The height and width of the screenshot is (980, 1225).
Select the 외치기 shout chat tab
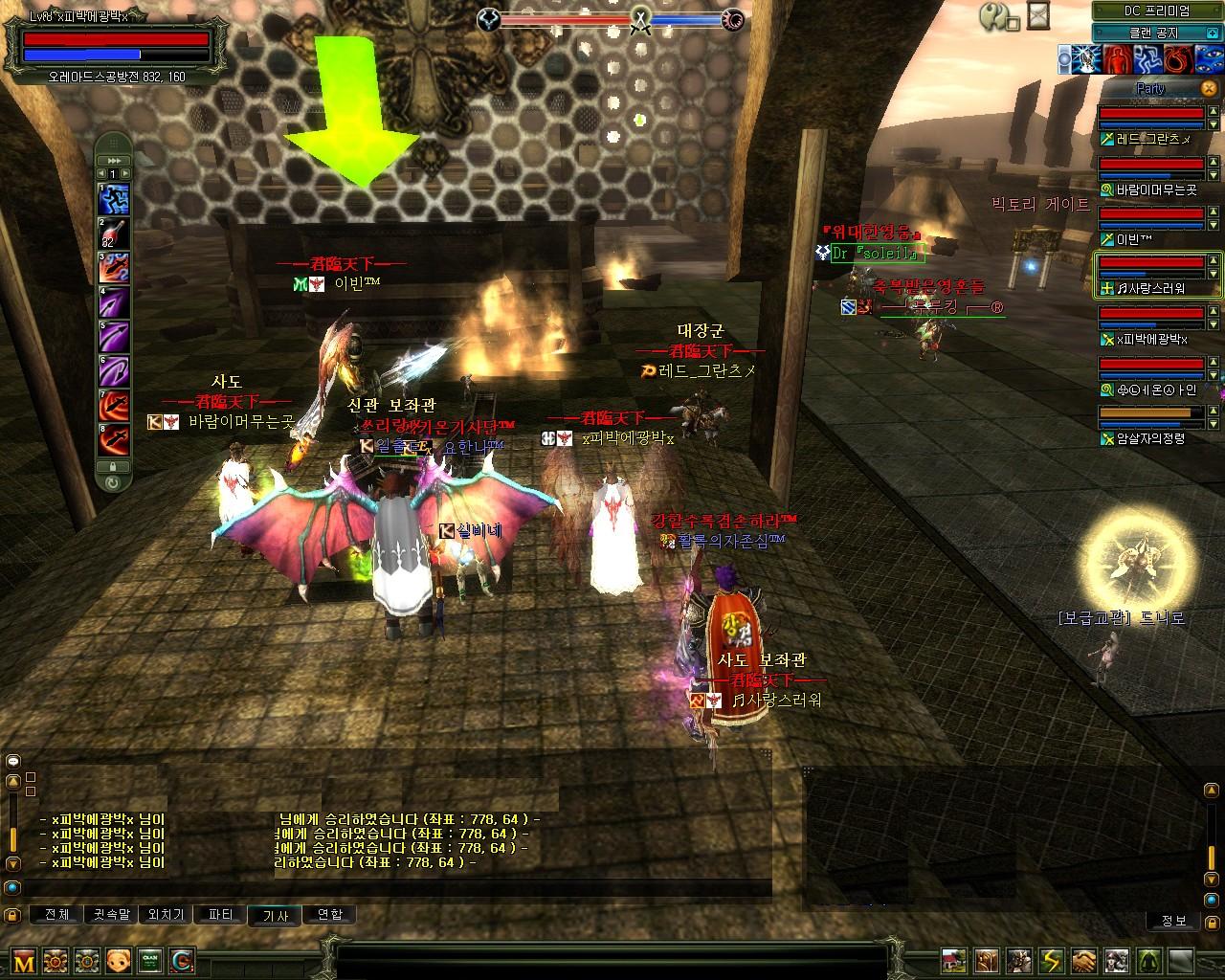point(166,915)
